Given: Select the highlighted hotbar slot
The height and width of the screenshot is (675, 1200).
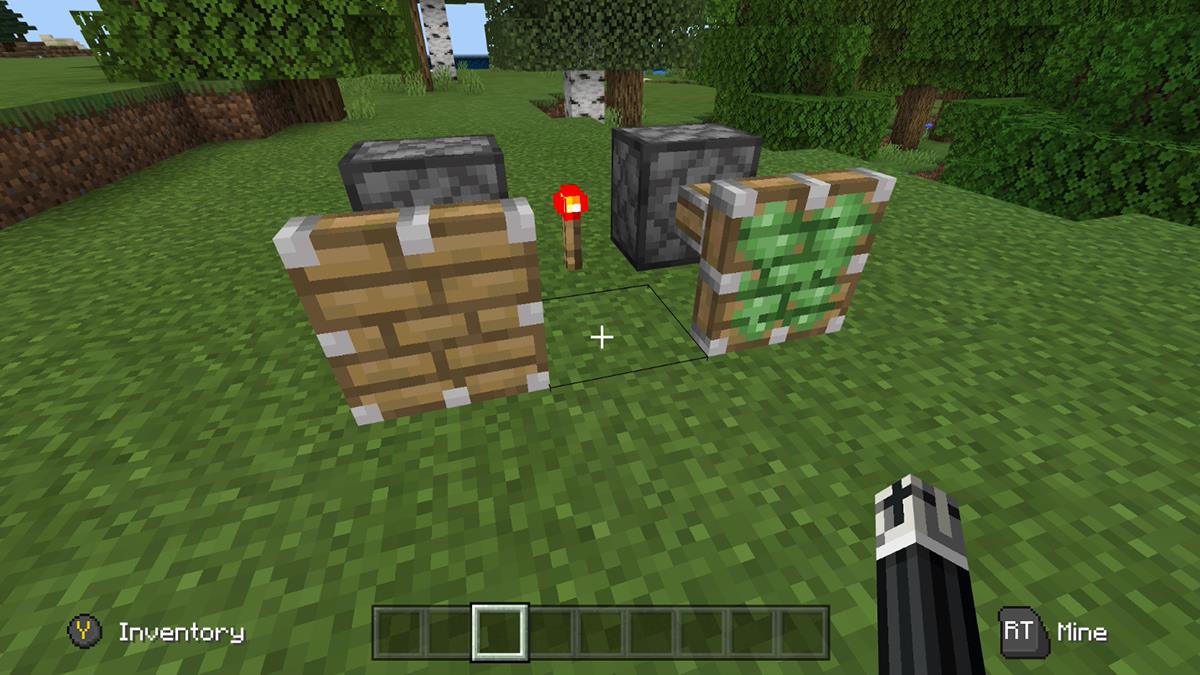Looking at the screenshot, I should (x=499, y=632).
